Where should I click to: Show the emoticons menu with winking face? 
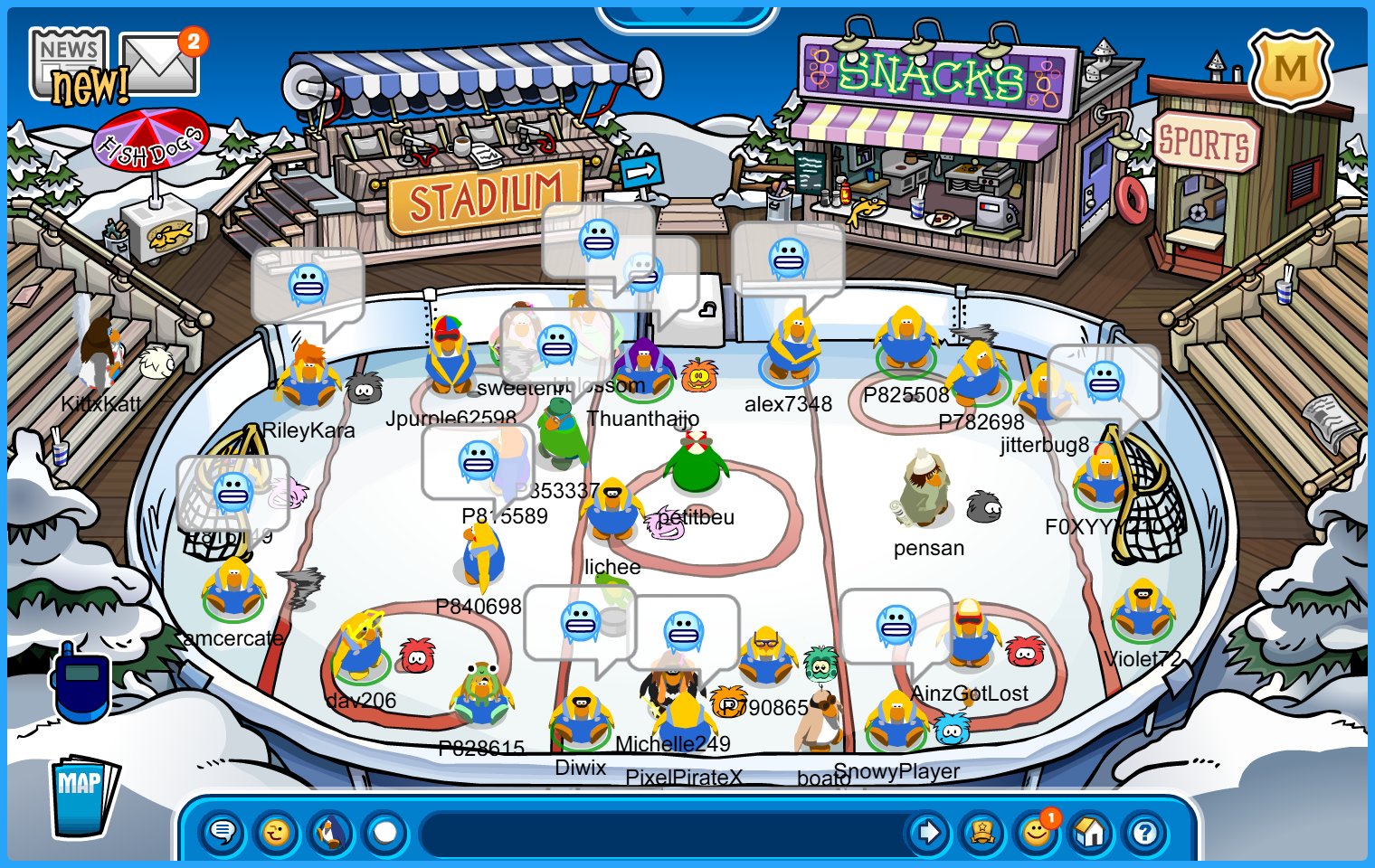pos(277,832)
